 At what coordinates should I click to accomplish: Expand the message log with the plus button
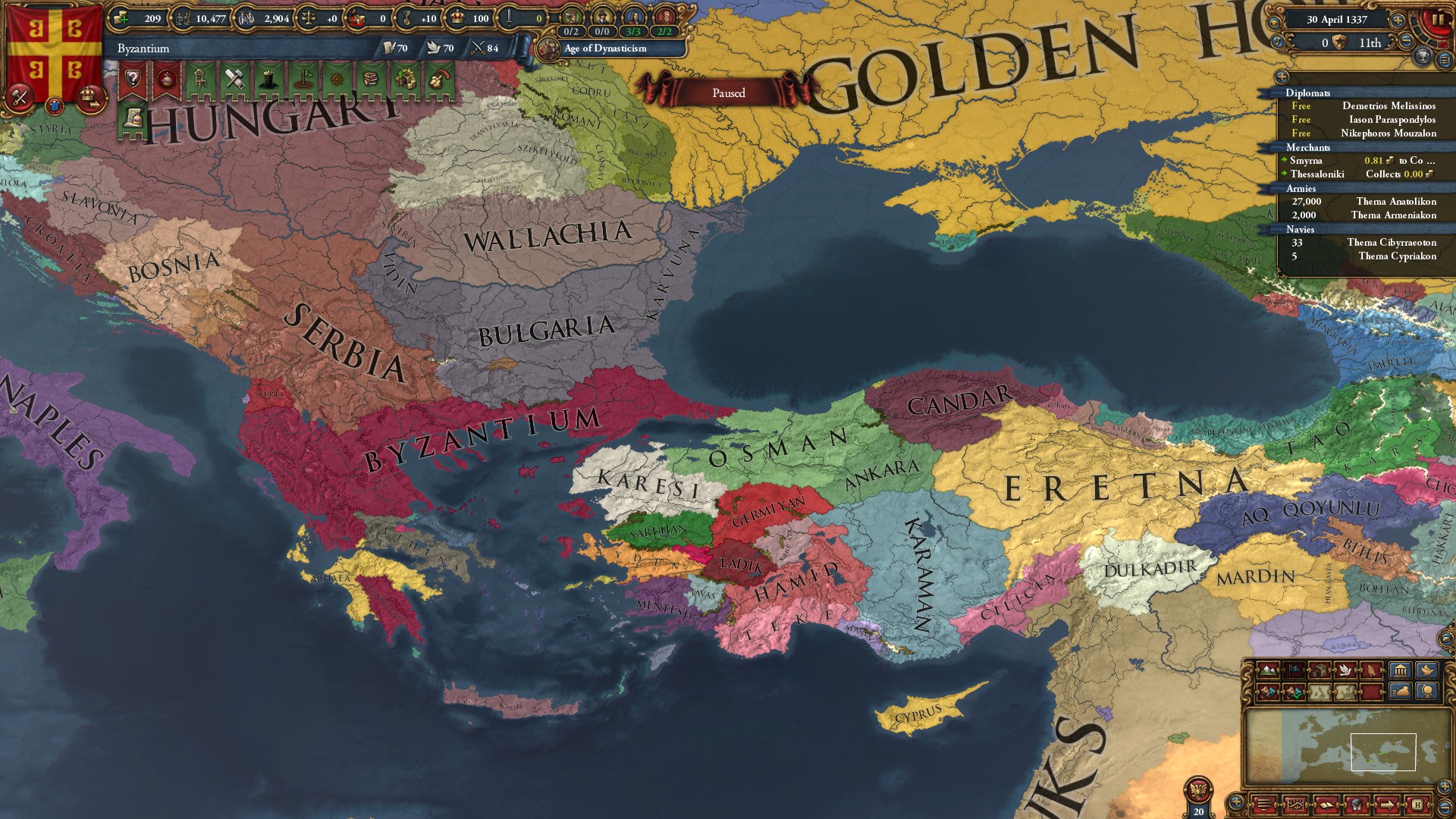tap(1236, 802)
